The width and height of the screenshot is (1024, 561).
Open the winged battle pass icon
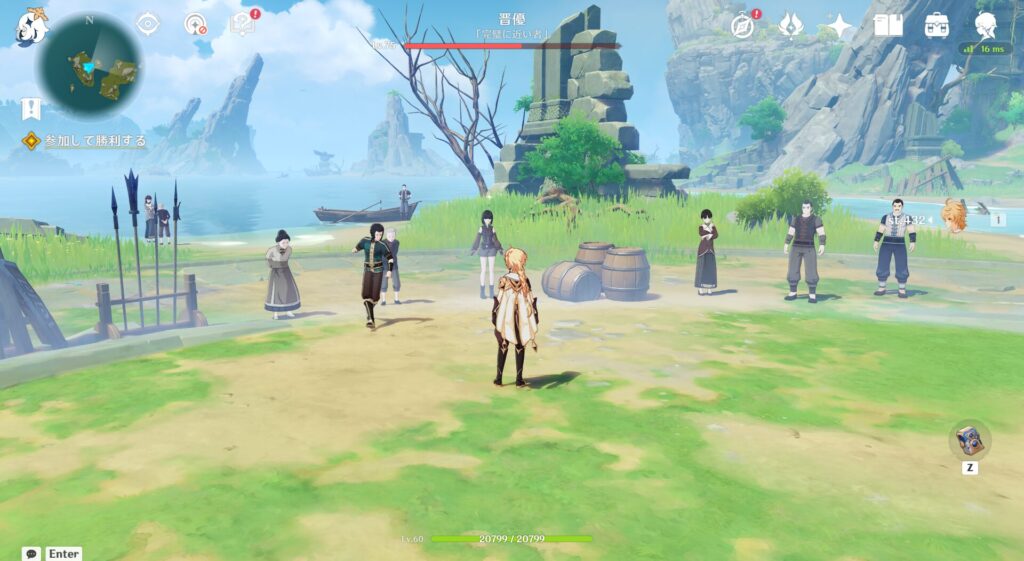click(x=791, y=25)
